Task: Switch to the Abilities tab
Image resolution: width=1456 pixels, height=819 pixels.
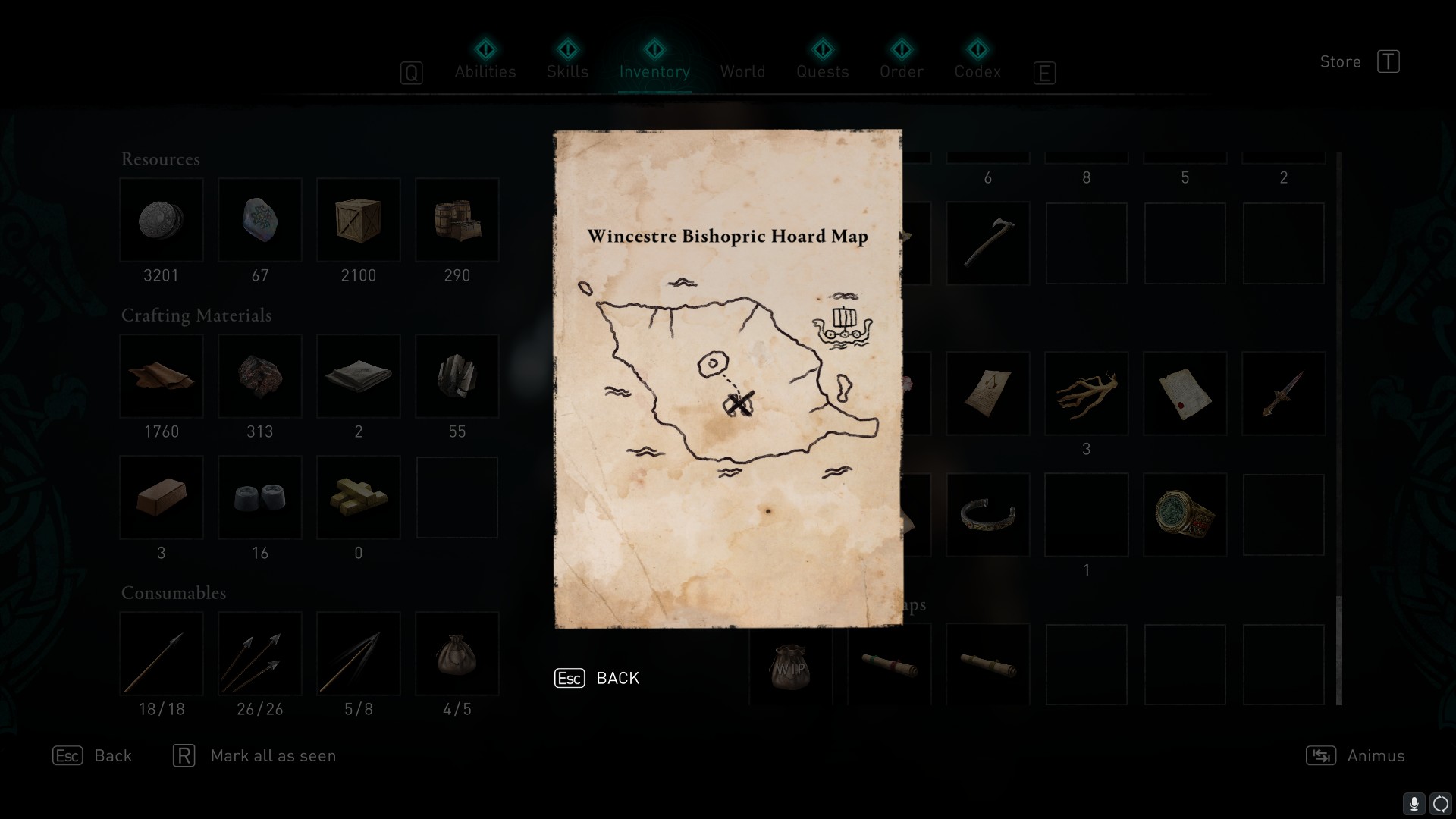Action: pyautogui.click(x=485, y=71)
